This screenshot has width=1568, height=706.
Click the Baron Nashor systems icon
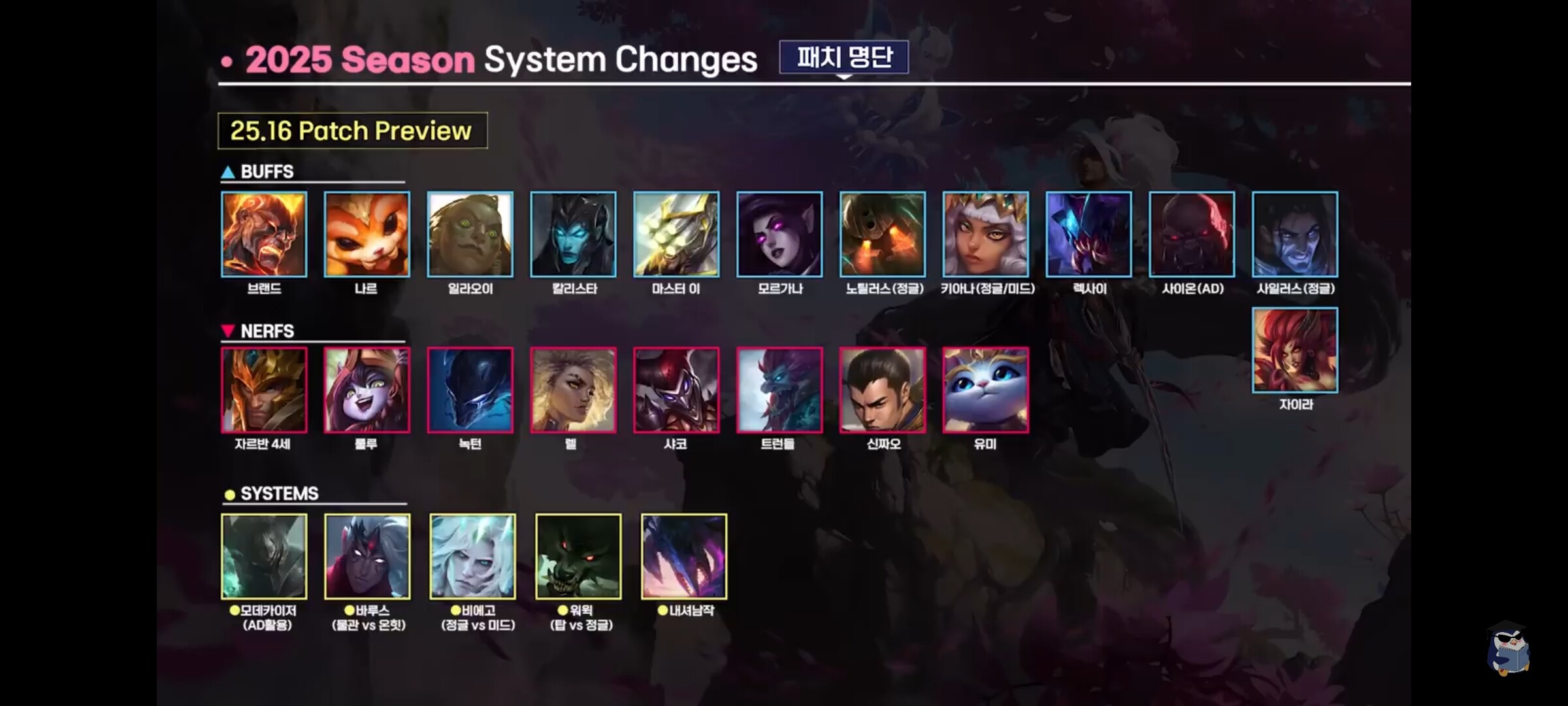pos(684,556)
